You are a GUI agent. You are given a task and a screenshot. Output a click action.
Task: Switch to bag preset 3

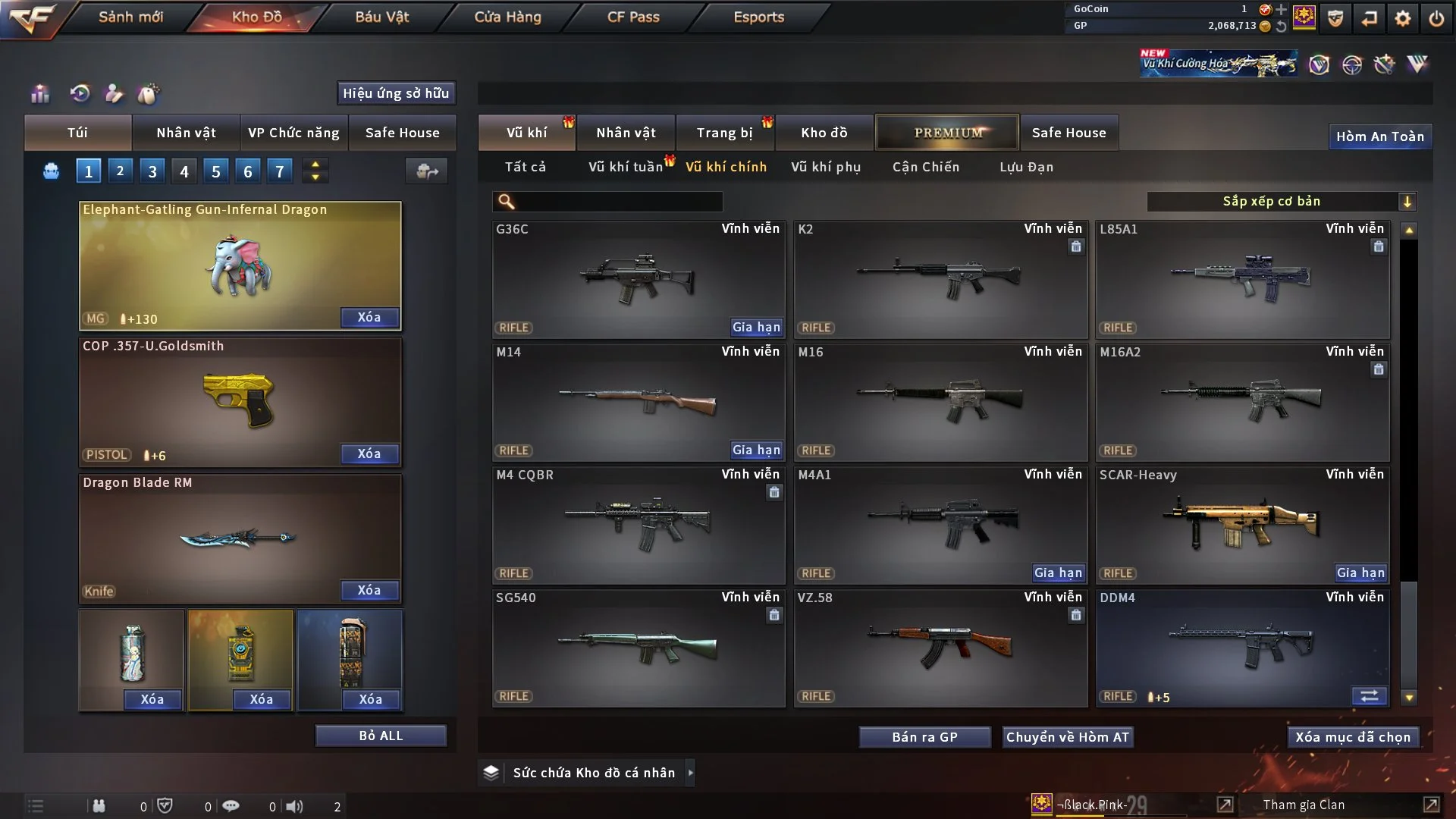pos(152,171)
